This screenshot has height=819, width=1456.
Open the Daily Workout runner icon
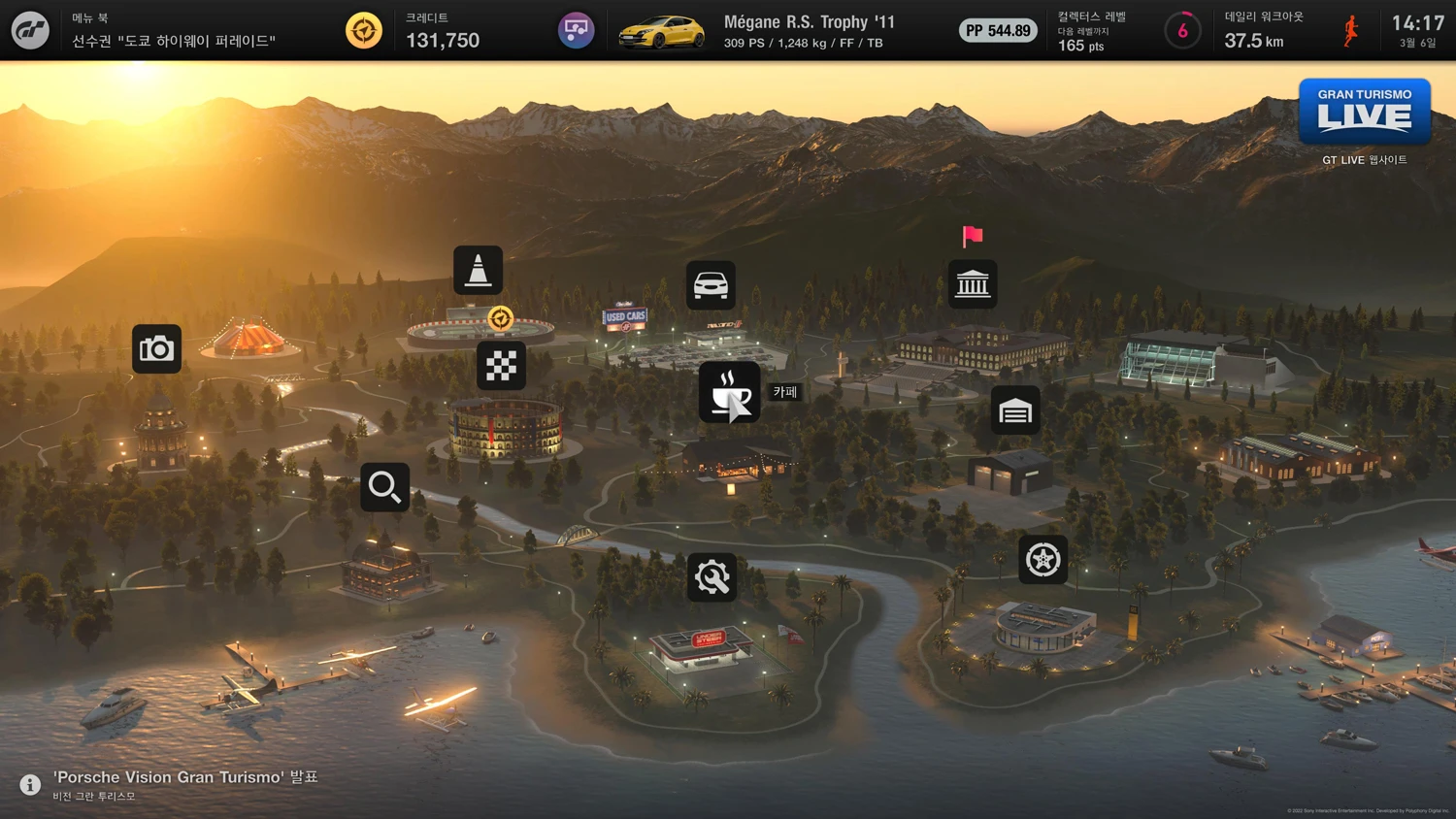[x=1350, y=31]
